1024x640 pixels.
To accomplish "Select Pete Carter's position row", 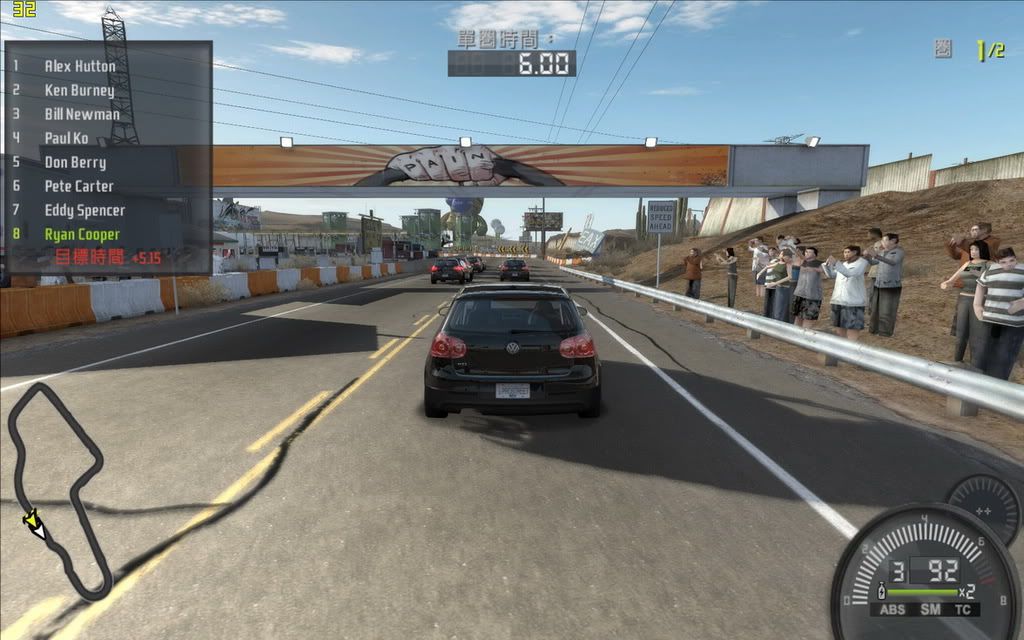I will pos(79,186).
